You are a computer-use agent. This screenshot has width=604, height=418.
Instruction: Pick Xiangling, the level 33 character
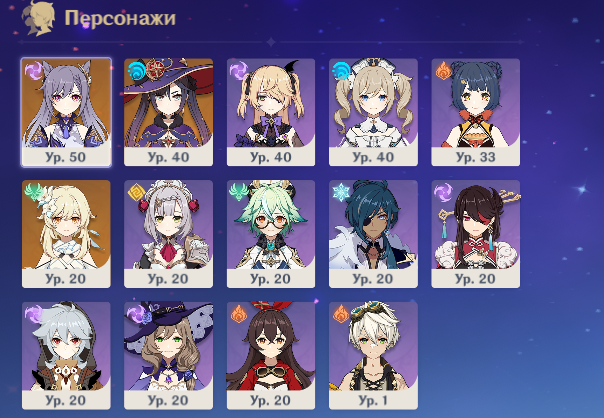coord(476,111)
